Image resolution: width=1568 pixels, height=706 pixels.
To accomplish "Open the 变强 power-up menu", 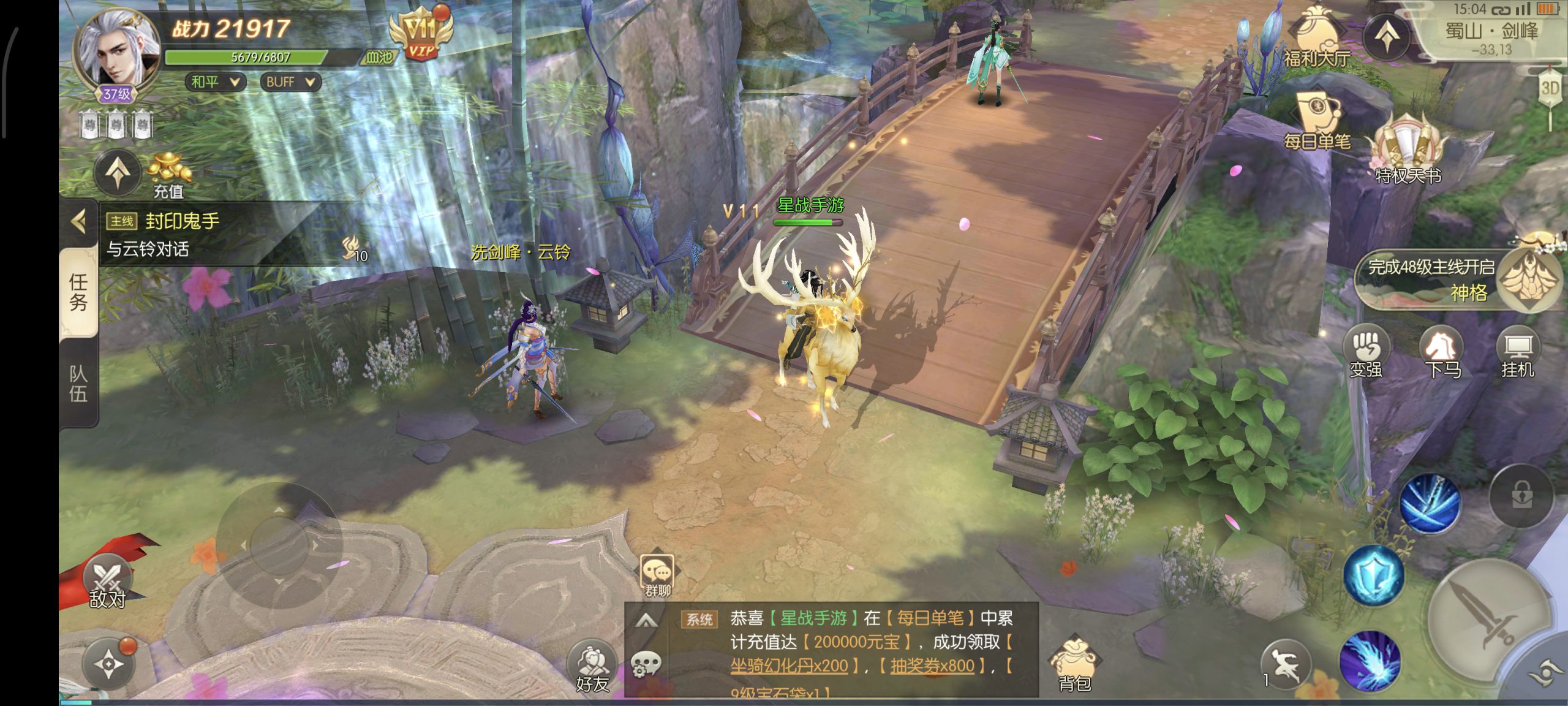I will point(1366,353).
